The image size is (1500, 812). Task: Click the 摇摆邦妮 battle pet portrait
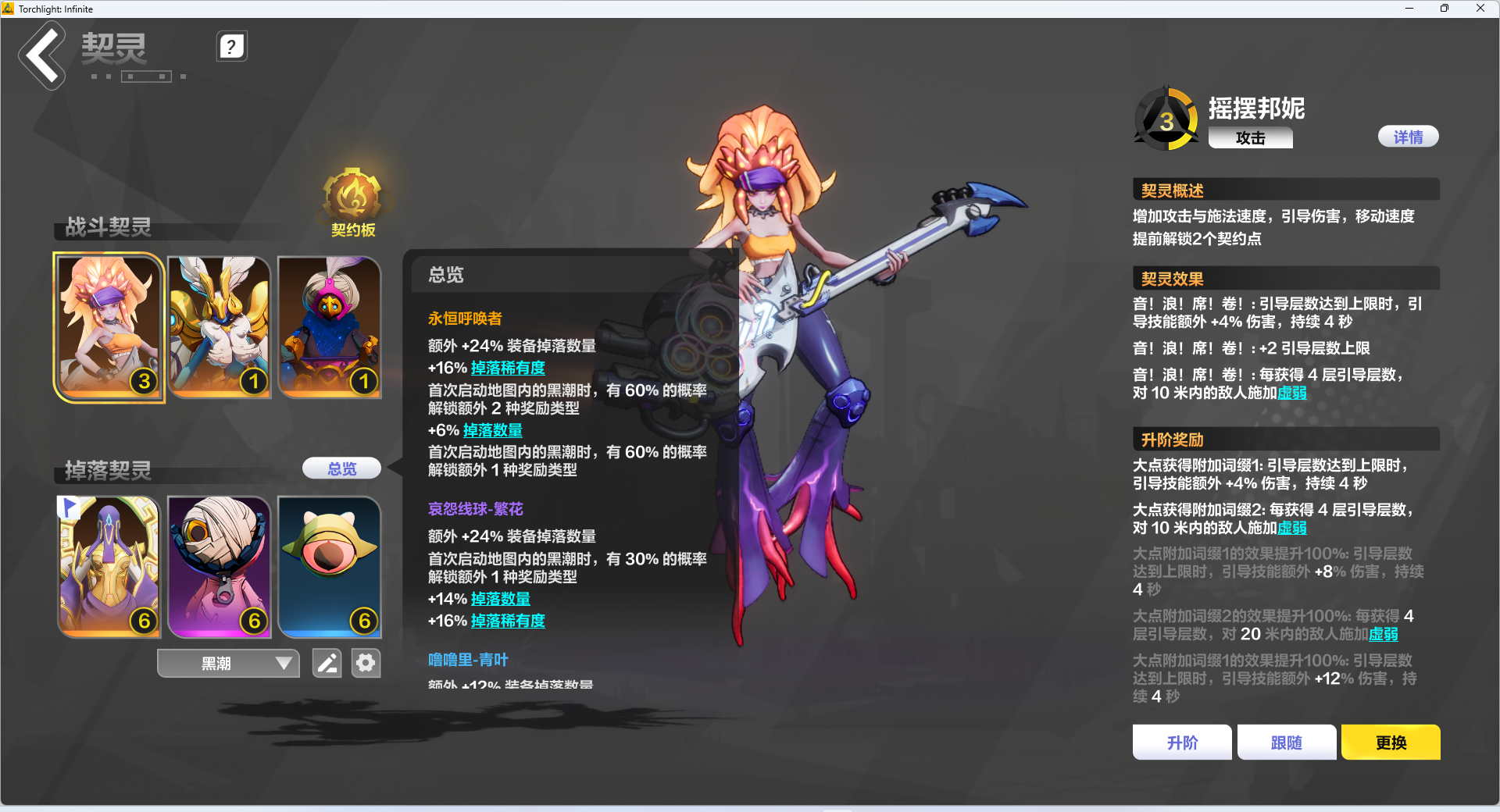pyautogui.click(x=109, y=326)
